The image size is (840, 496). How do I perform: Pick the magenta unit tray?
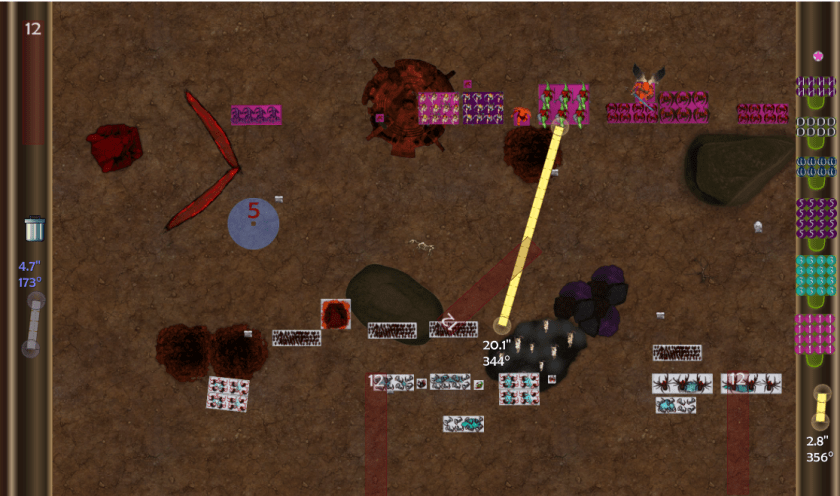point(815,334)
